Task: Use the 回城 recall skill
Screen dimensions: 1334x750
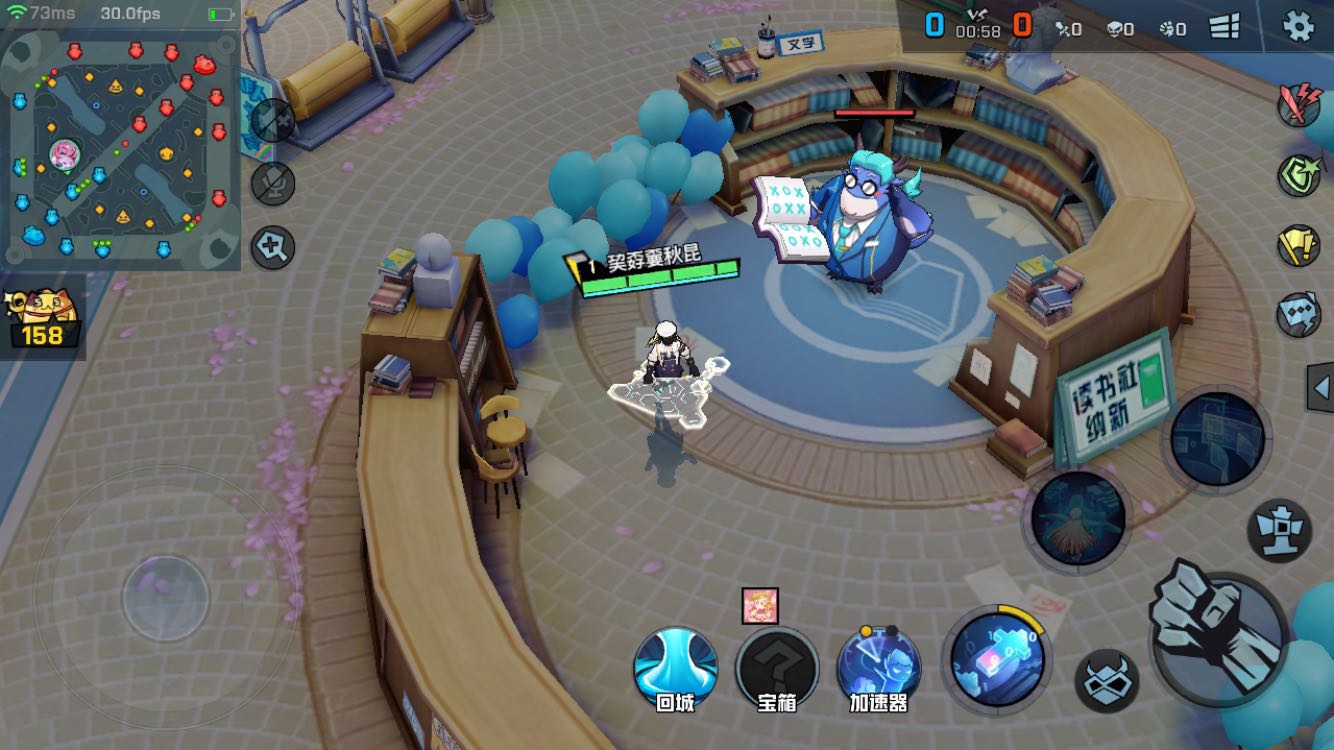Action: pos(675,664)
